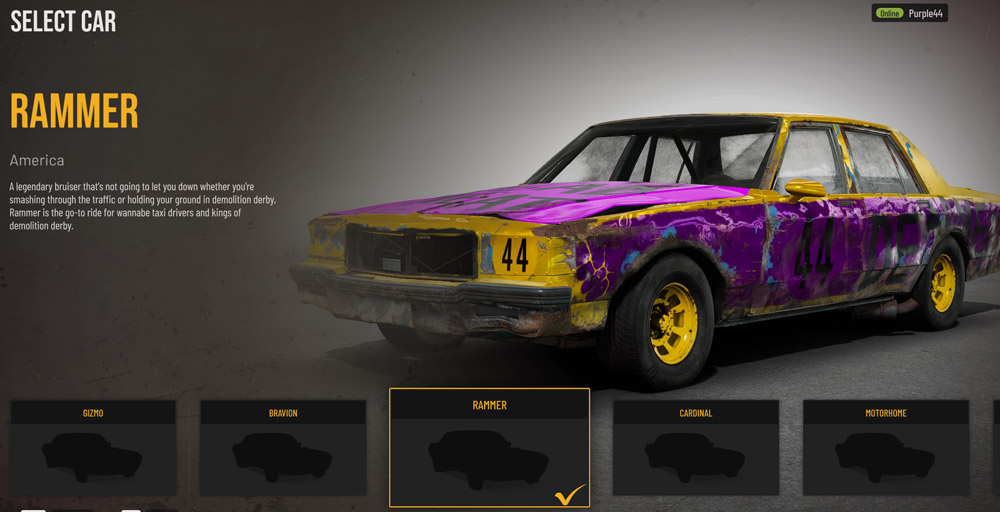Screen dimensions: 1000x512
Task: Pick the highlighted Rammer car tile
Action: [489, 448]
